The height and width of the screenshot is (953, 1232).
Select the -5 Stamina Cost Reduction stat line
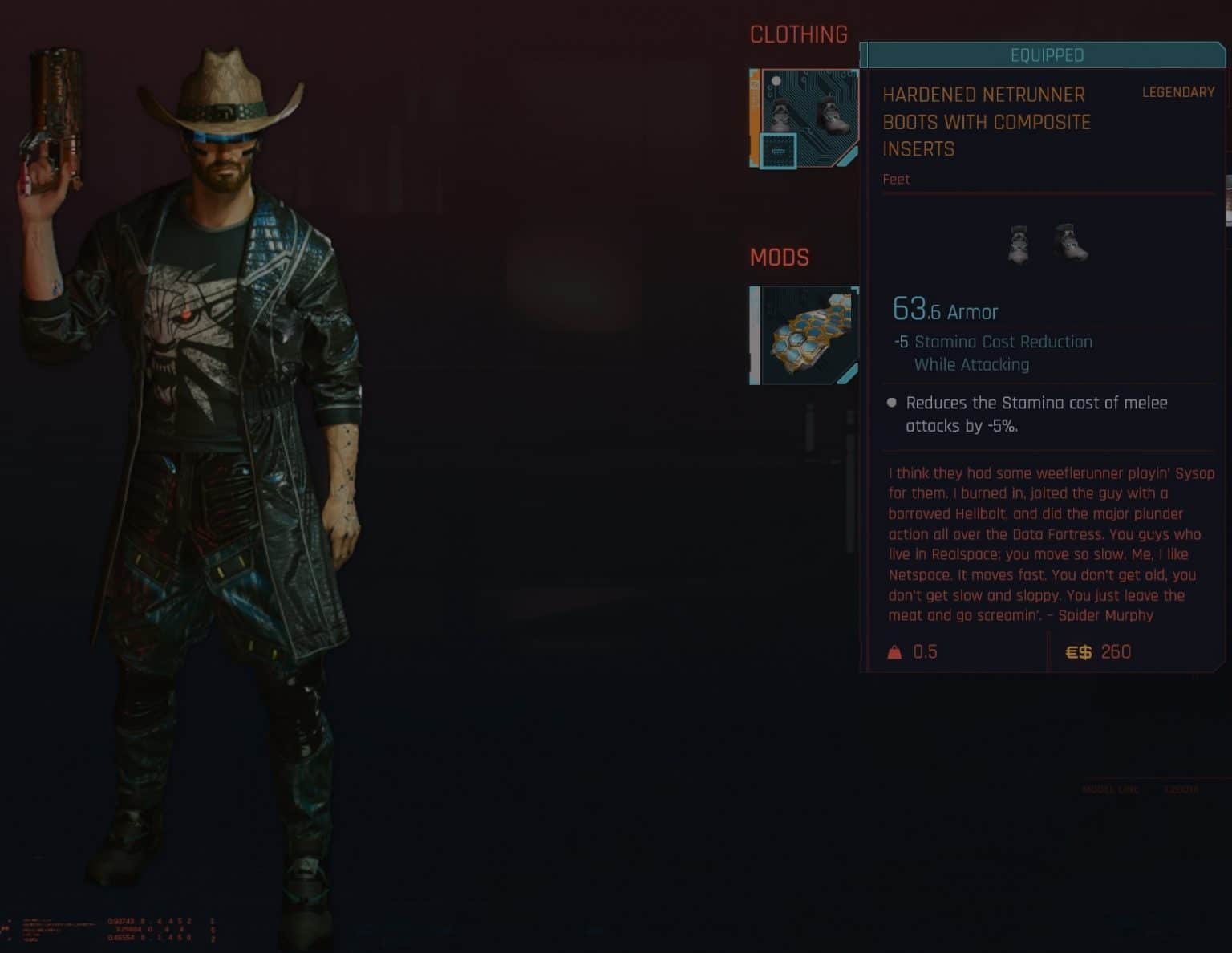tap(995, 342)
